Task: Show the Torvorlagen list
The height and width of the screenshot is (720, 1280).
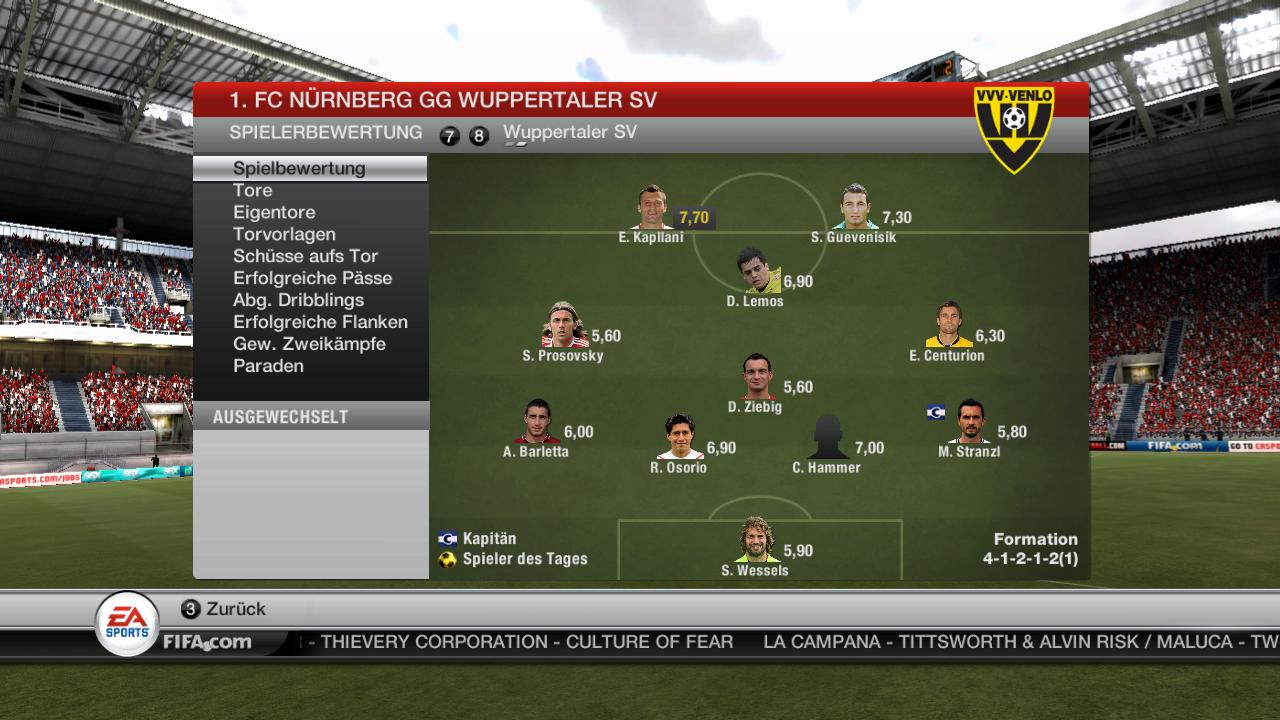Action: [284, 234]
